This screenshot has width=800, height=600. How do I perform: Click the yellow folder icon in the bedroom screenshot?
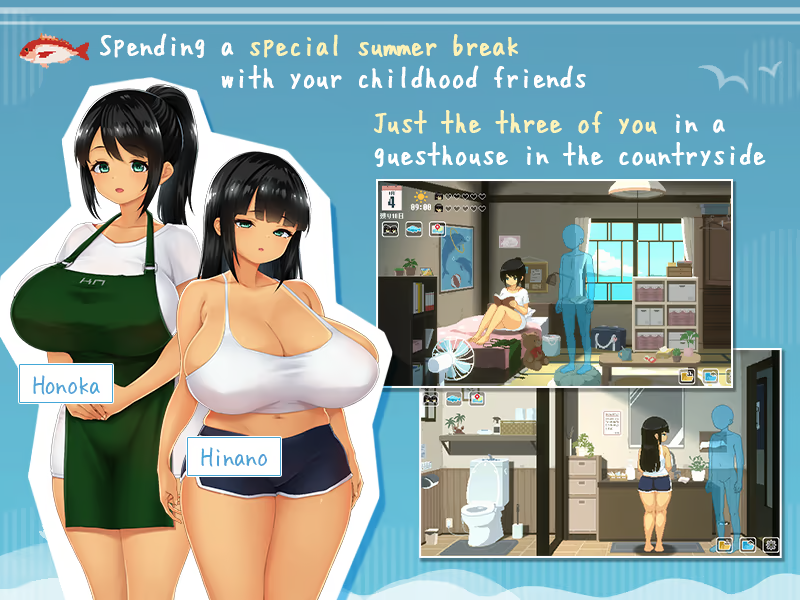click(x=687, y=377)
